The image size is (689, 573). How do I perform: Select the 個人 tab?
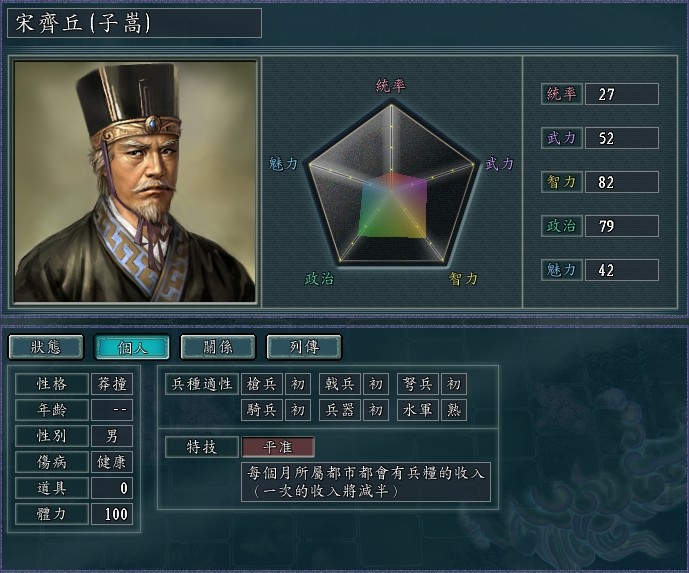point(131,347)
